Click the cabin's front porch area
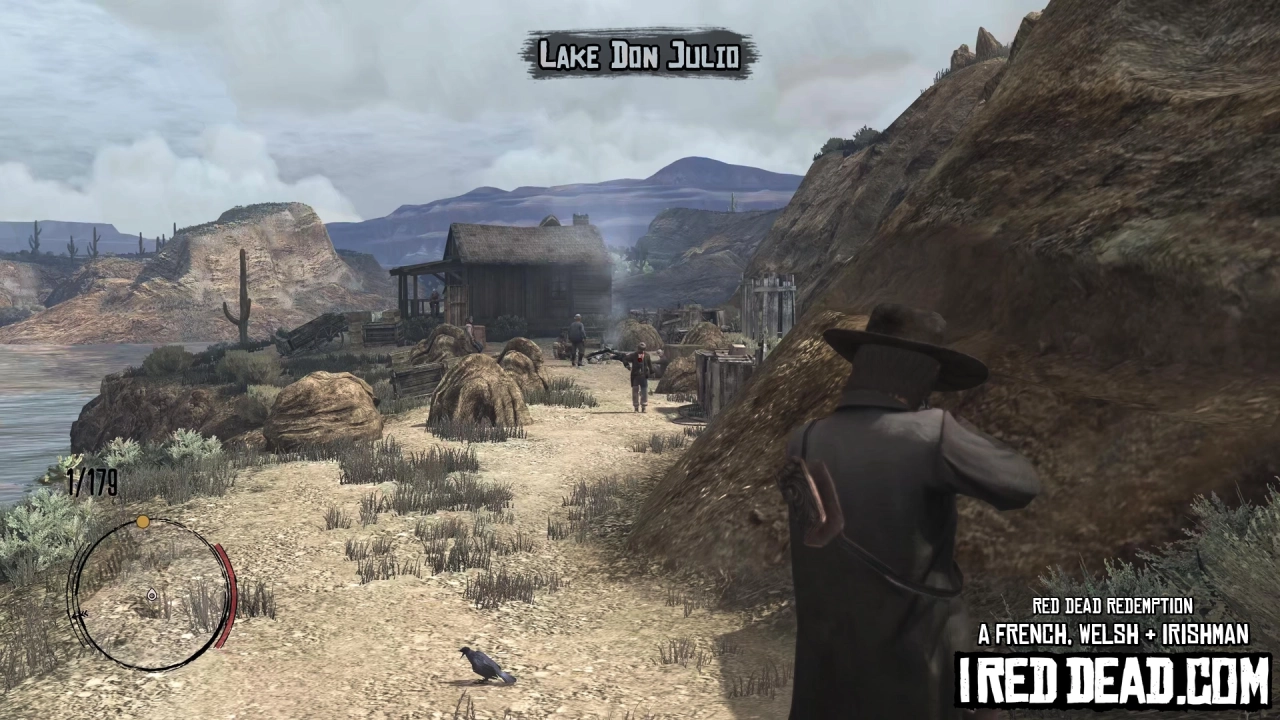The height and width of the screenshot is (720, 1280). [420, 290]
